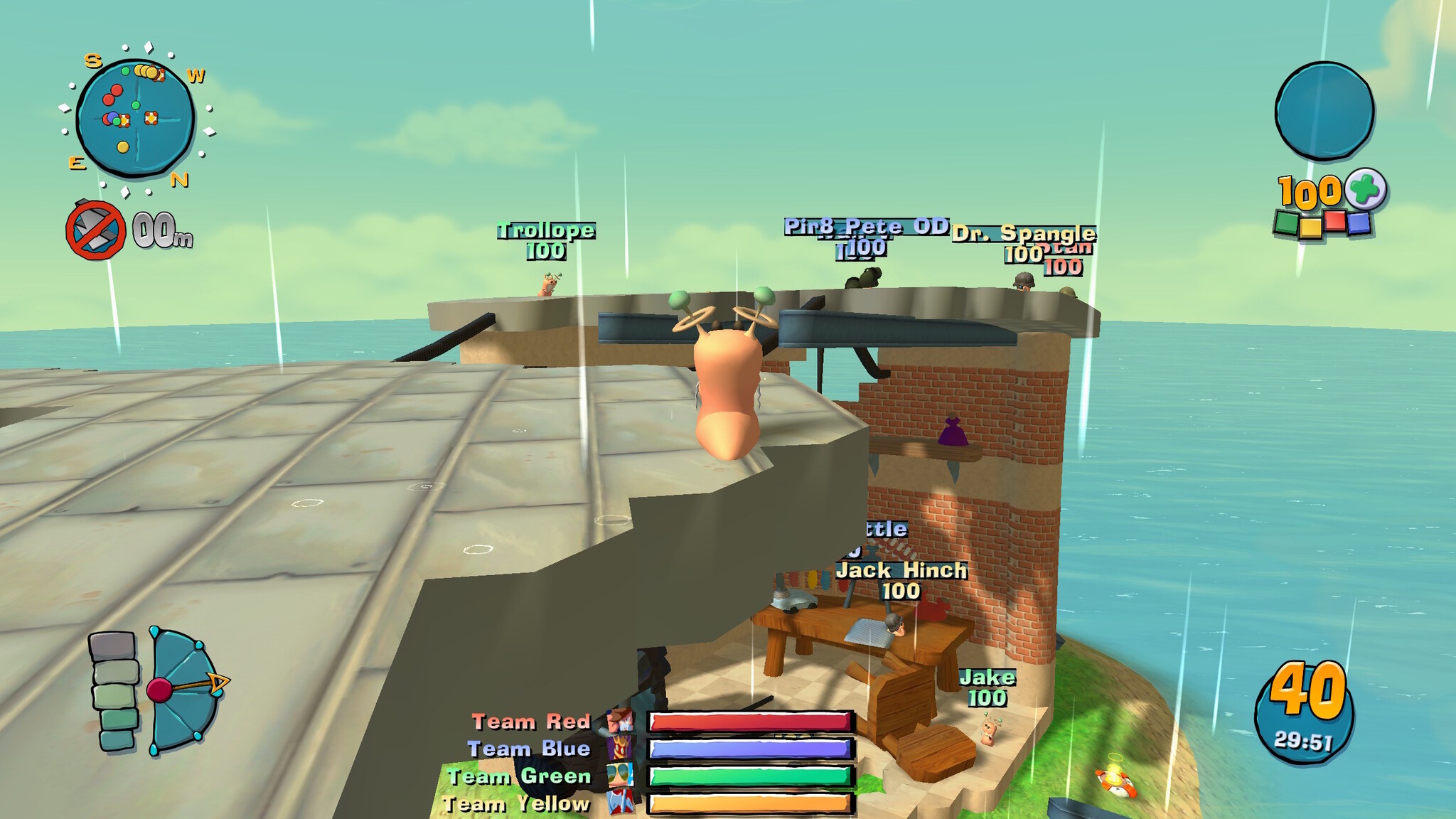Click the aiming angle dial gauge

click(x=183, y=690)
